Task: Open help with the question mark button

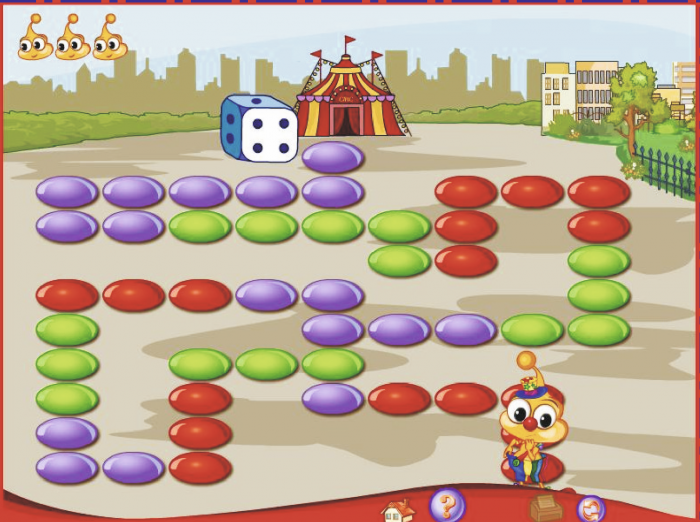Action: [447, 504]
